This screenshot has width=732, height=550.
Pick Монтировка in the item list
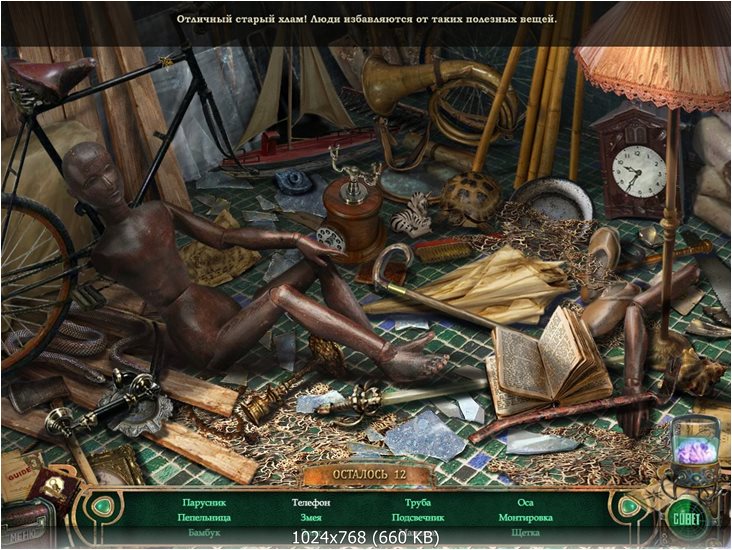point(526,518)
